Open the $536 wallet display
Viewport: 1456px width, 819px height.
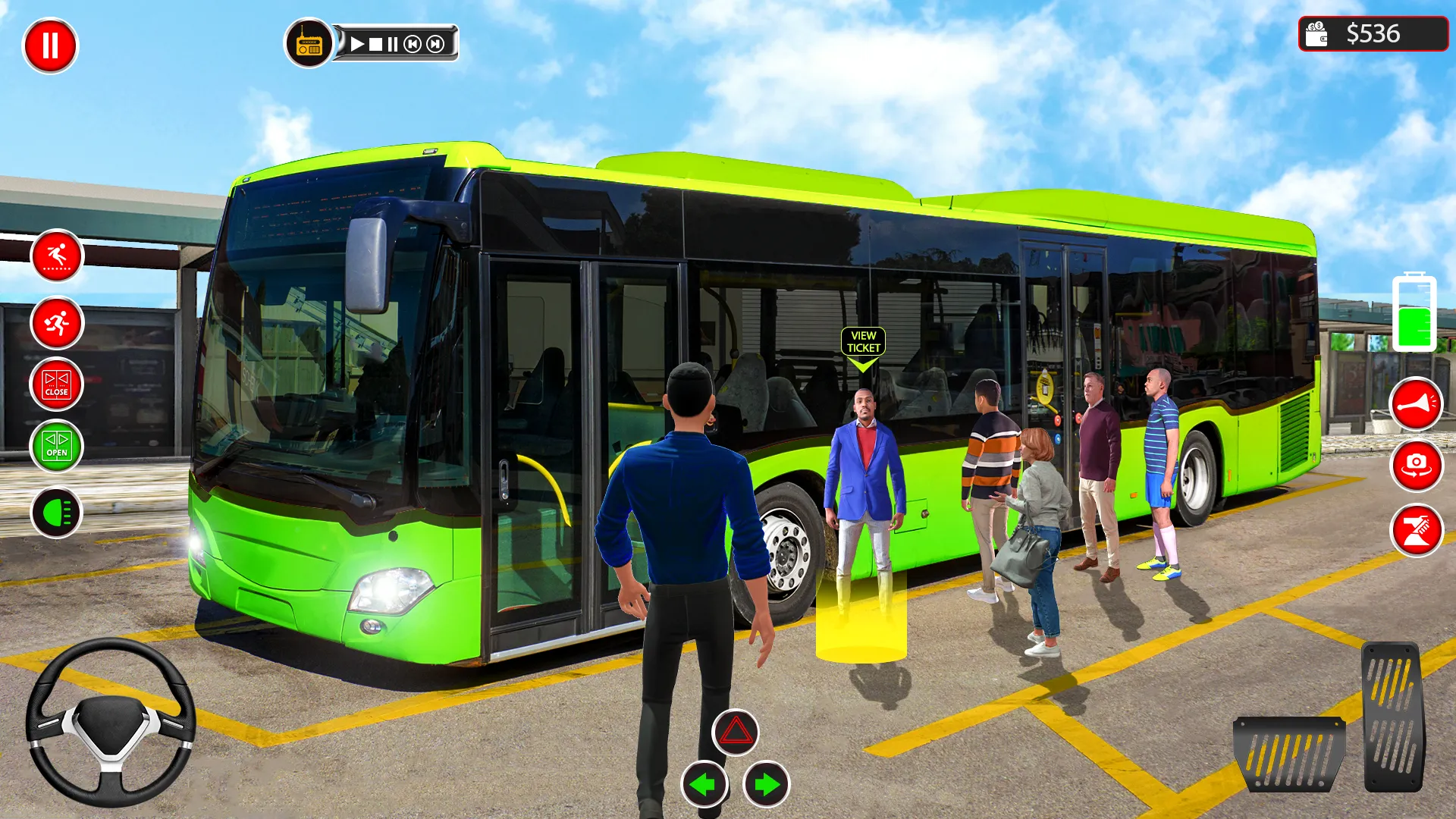[x=1373, y=33]
